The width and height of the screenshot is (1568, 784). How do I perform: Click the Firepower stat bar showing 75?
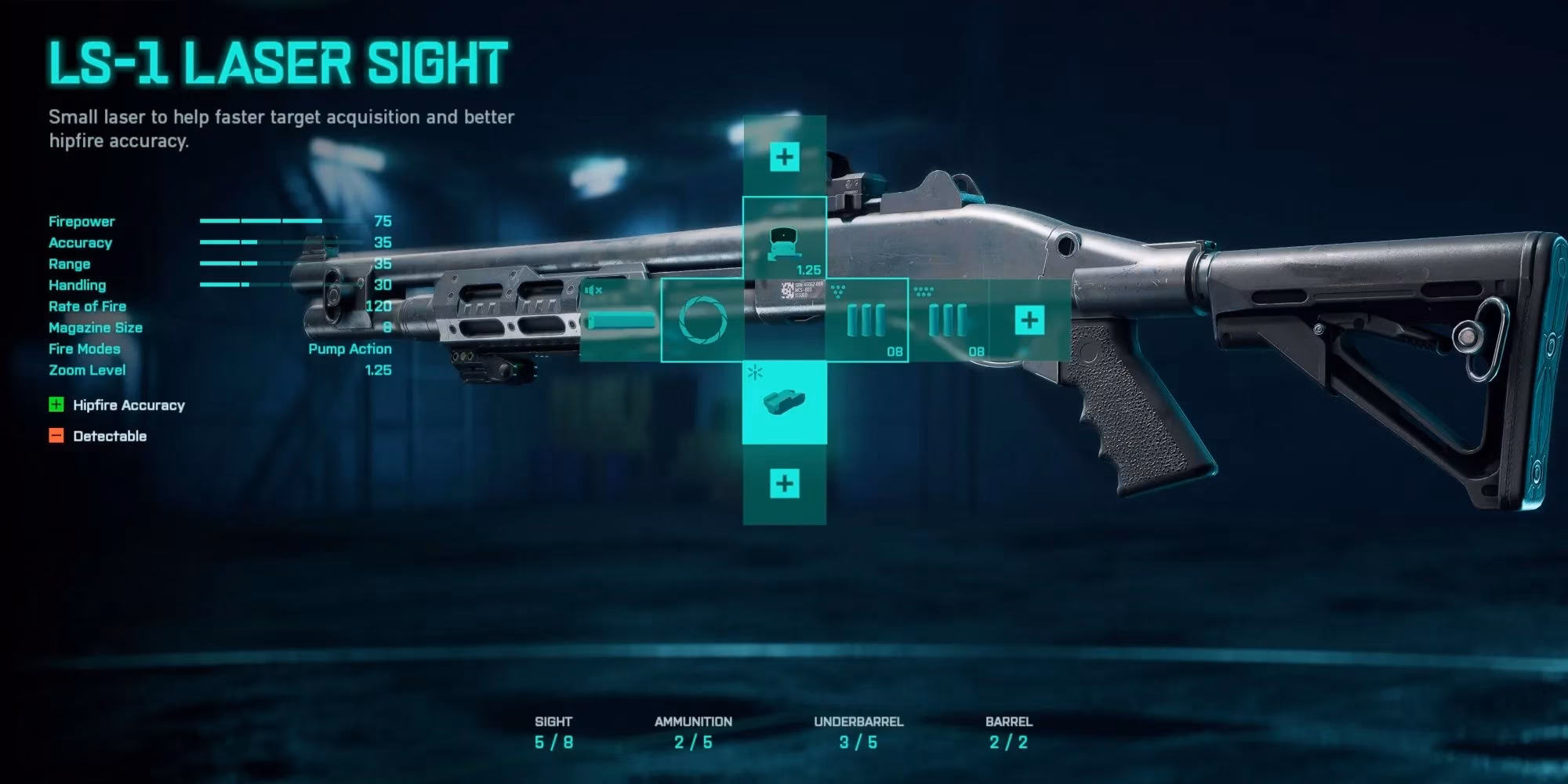pos(259,222)
